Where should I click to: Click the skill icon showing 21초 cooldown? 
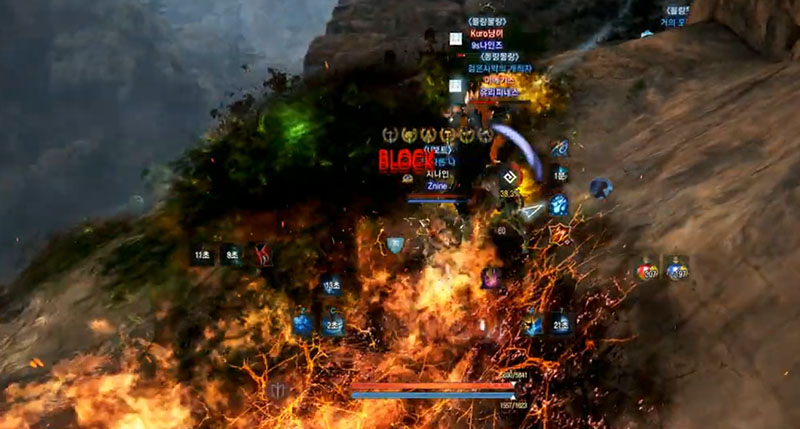pos(561,323)
